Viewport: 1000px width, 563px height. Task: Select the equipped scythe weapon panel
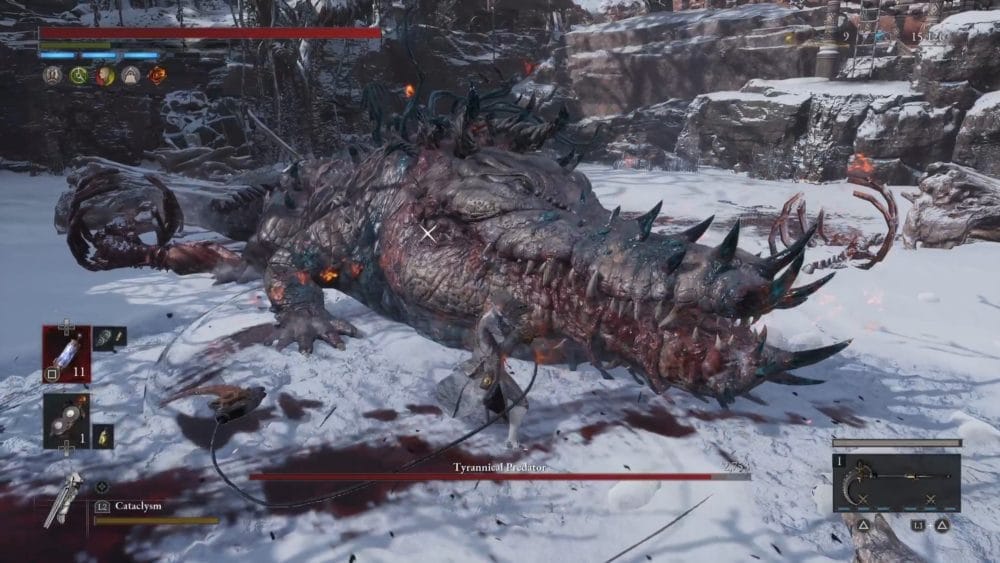(x=896, y=483)
